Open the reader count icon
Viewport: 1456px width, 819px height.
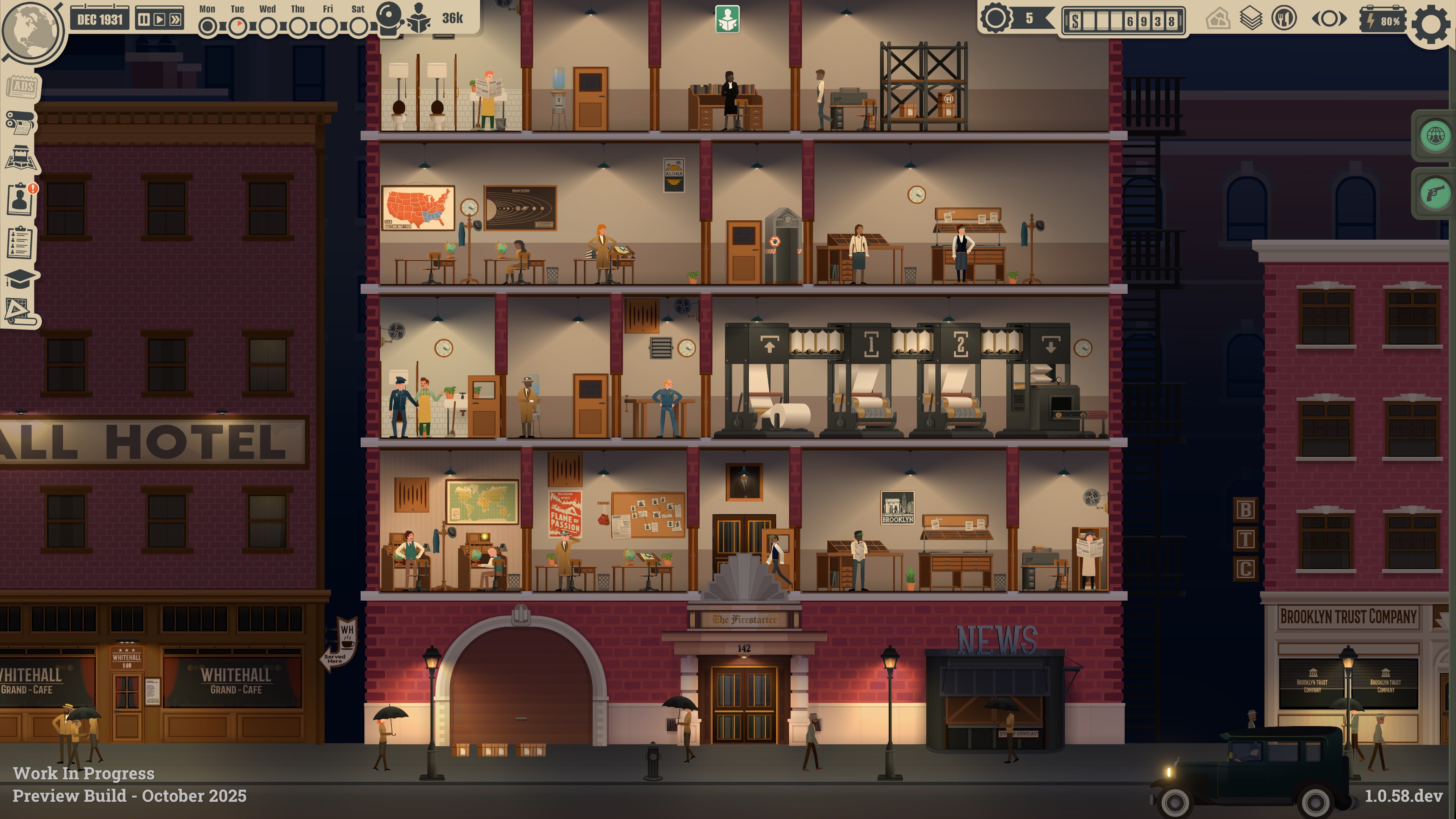[419, 18]
